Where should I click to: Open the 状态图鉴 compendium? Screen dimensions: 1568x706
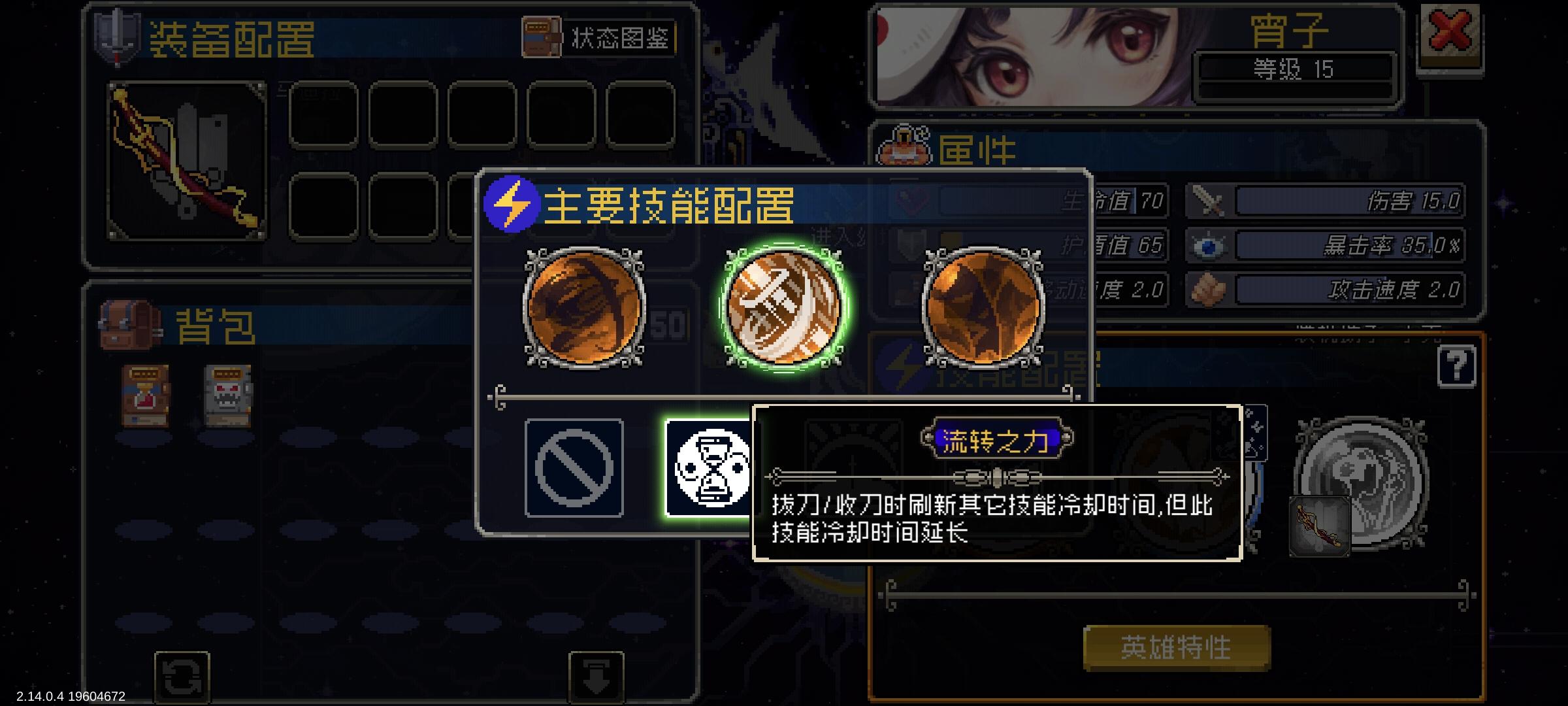[599, 37]
